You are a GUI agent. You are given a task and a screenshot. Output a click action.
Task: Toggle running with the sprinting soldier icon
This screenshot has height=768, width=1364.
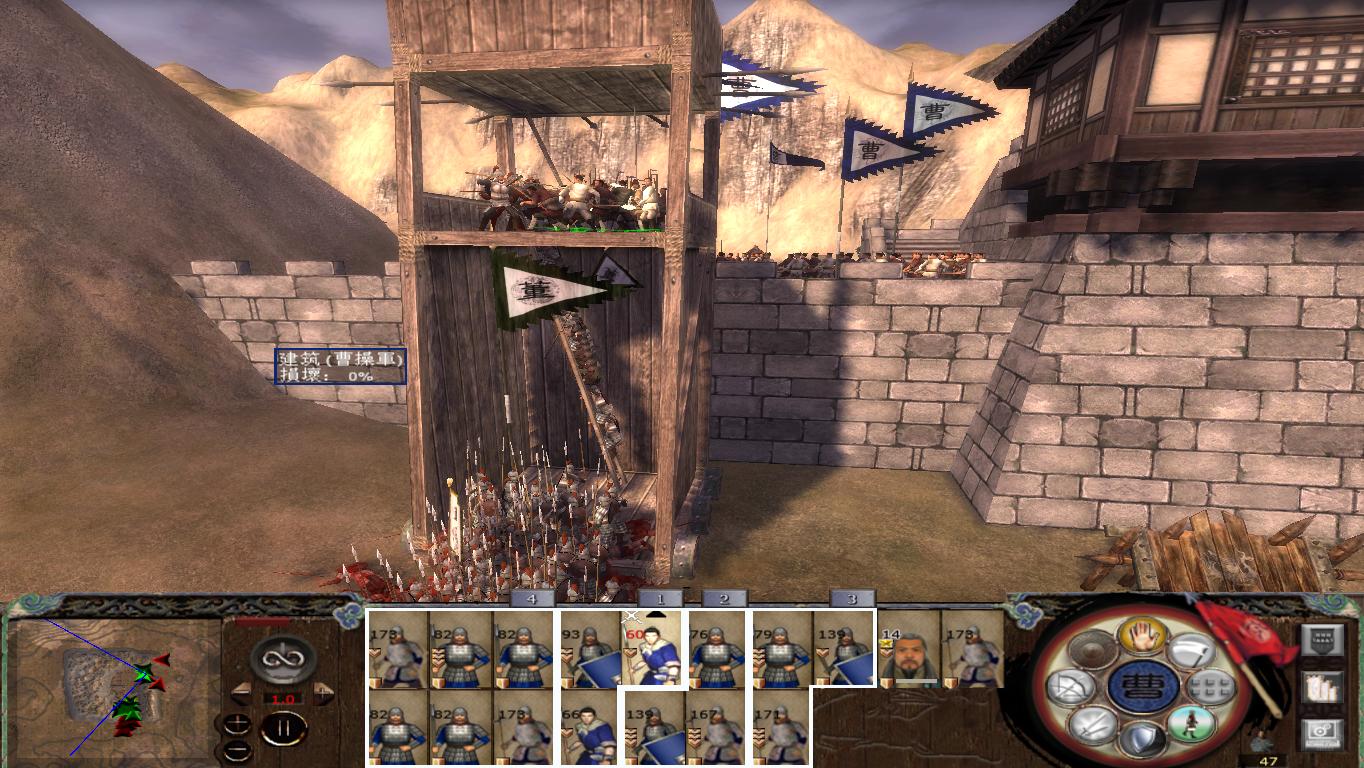[1192, 726]
